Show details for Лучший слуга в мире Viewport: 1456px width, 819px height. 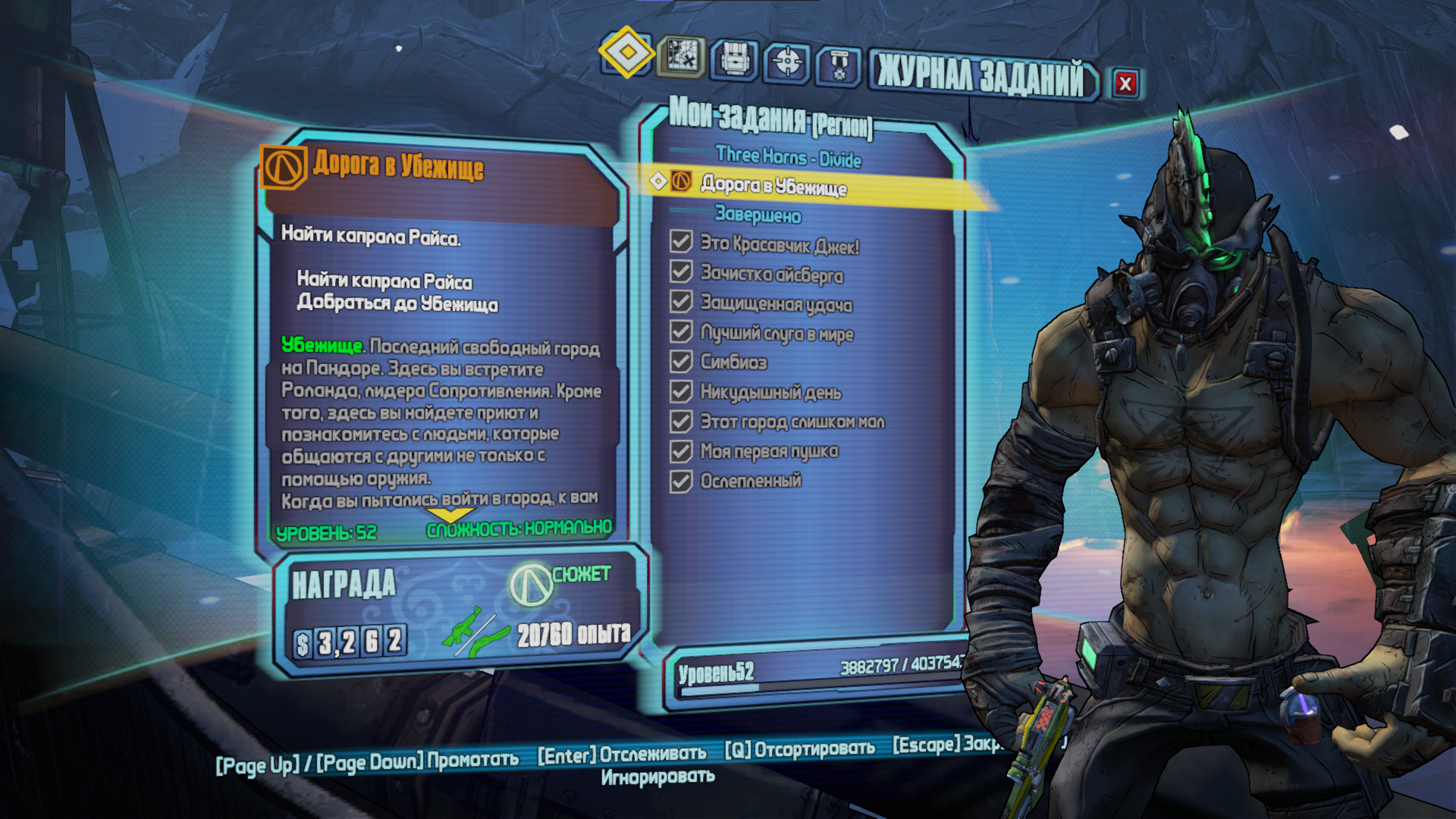click(777, 334)
